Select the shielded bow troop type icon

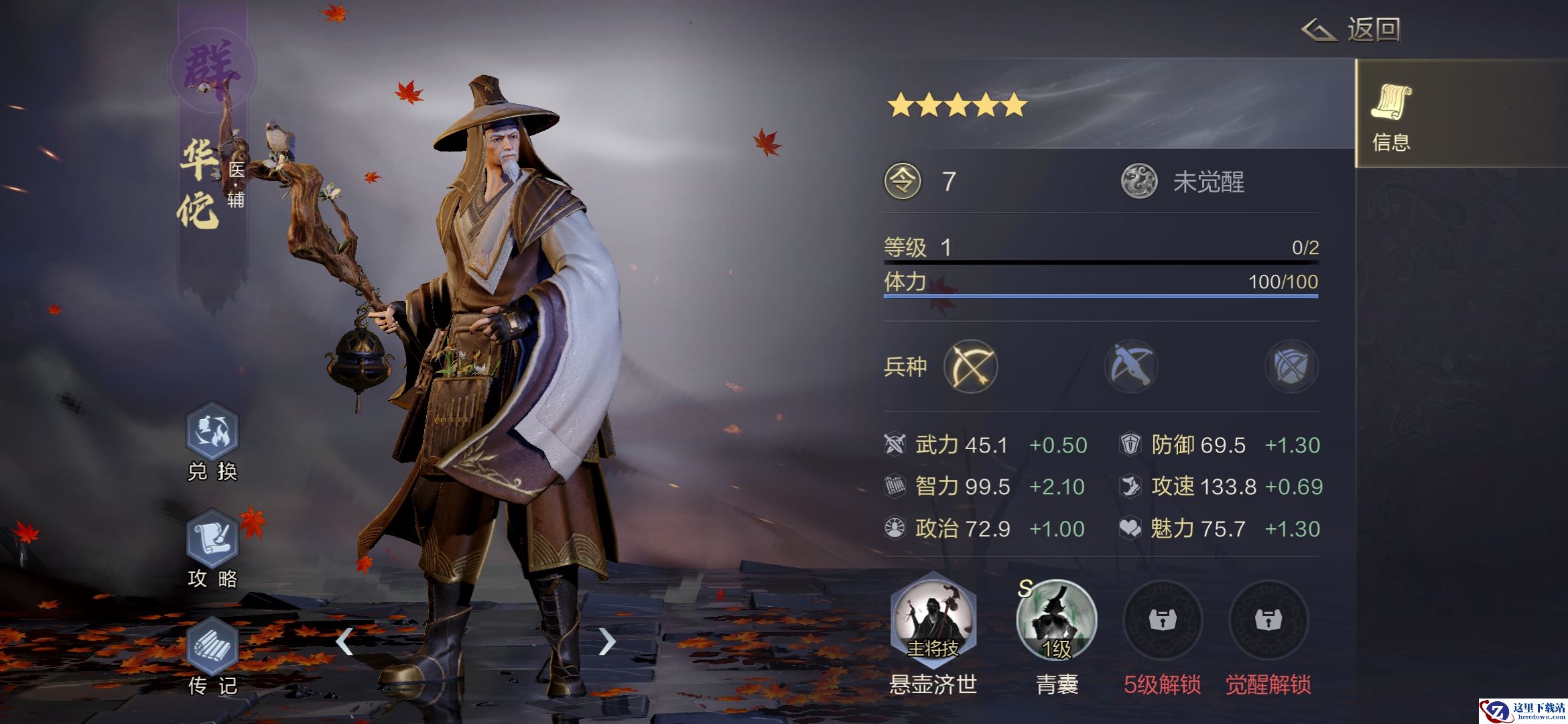tap(1291, 367)
